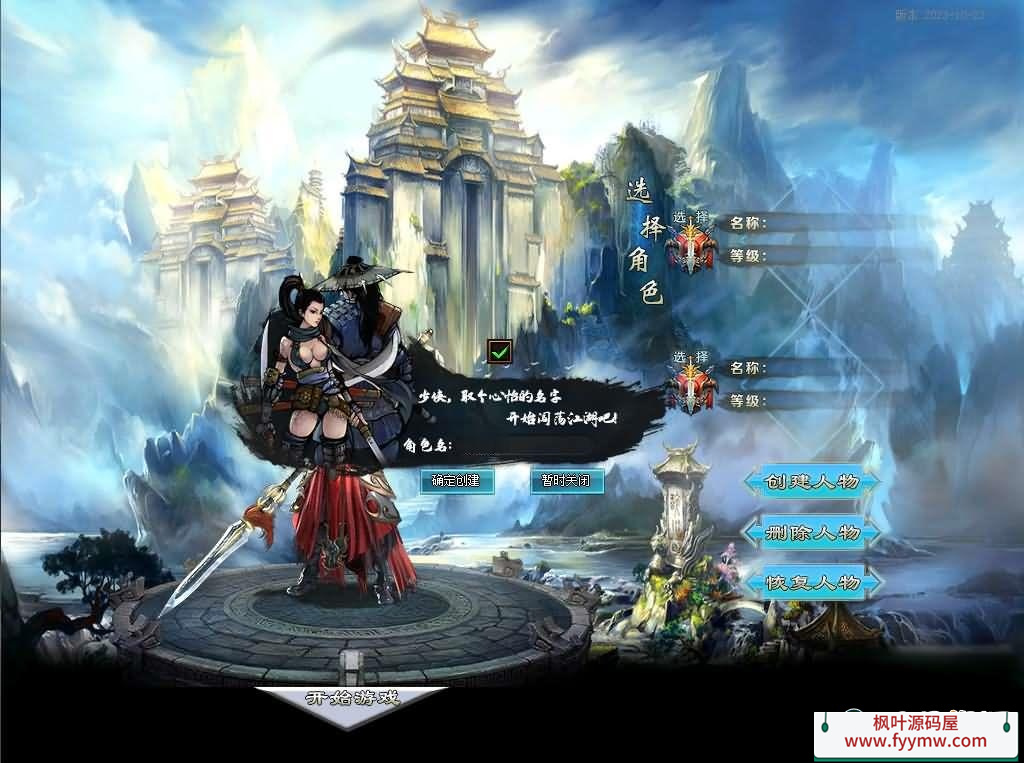Image resolution: width=1024 pixels, height=763 pixels.
Task: Confirm character creation with 确定创建
Action: tap(456, 481)
